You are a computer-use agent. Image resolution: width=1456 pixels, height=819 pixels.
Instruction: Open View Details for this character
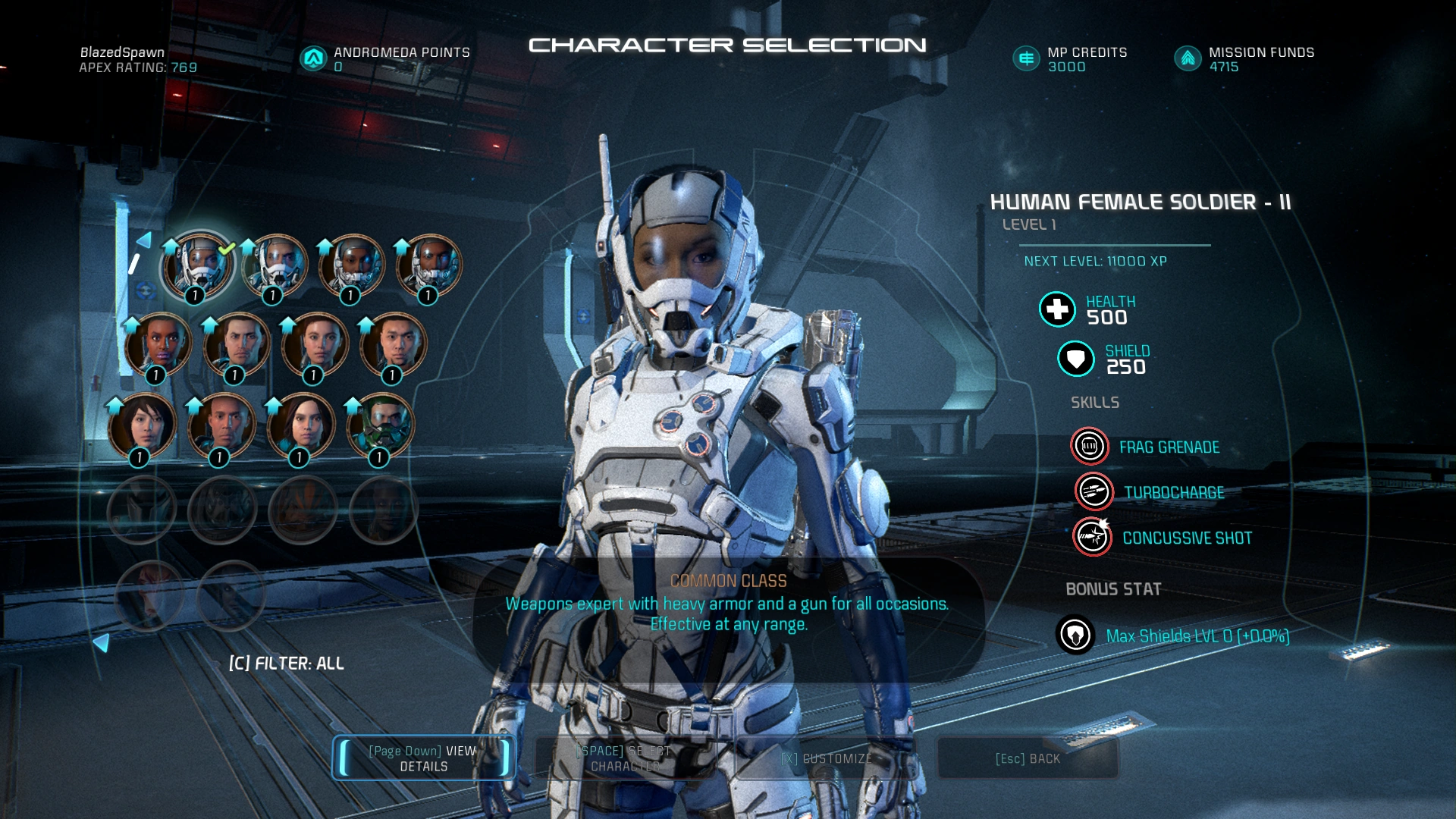[x=423, y=758]
